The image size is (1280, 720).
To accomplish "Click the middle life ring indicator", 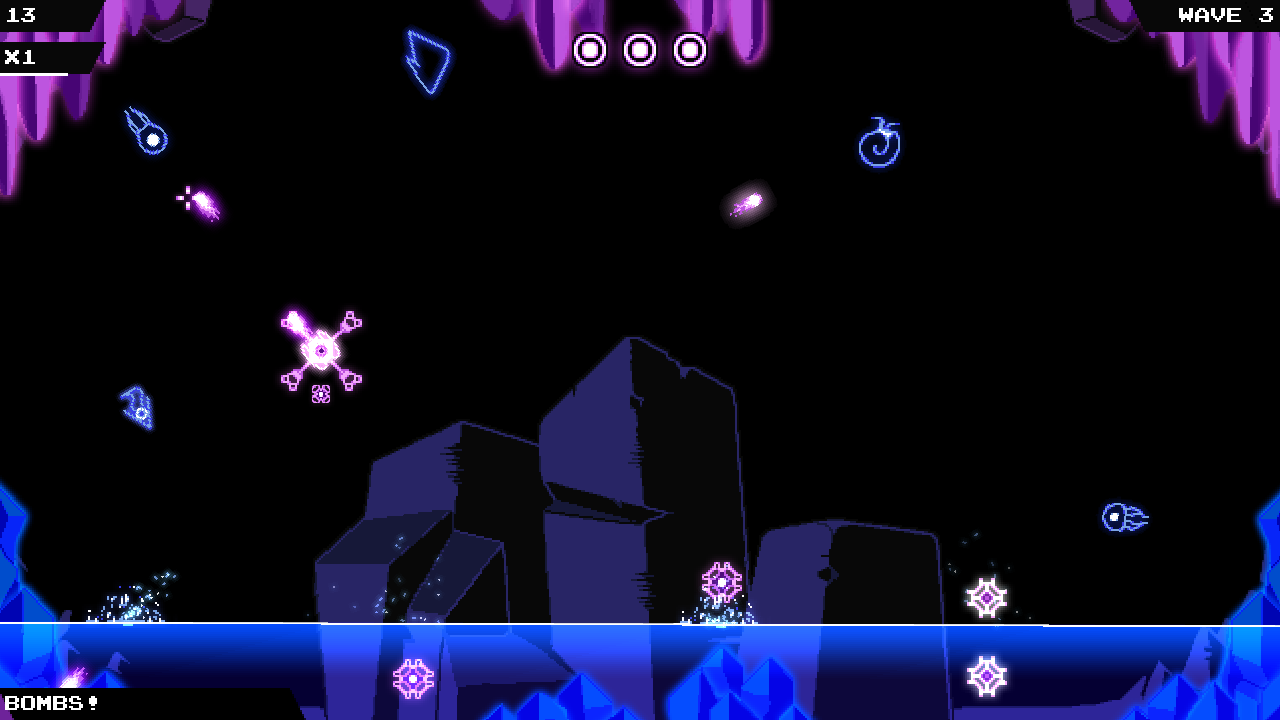I will [640, 48].
